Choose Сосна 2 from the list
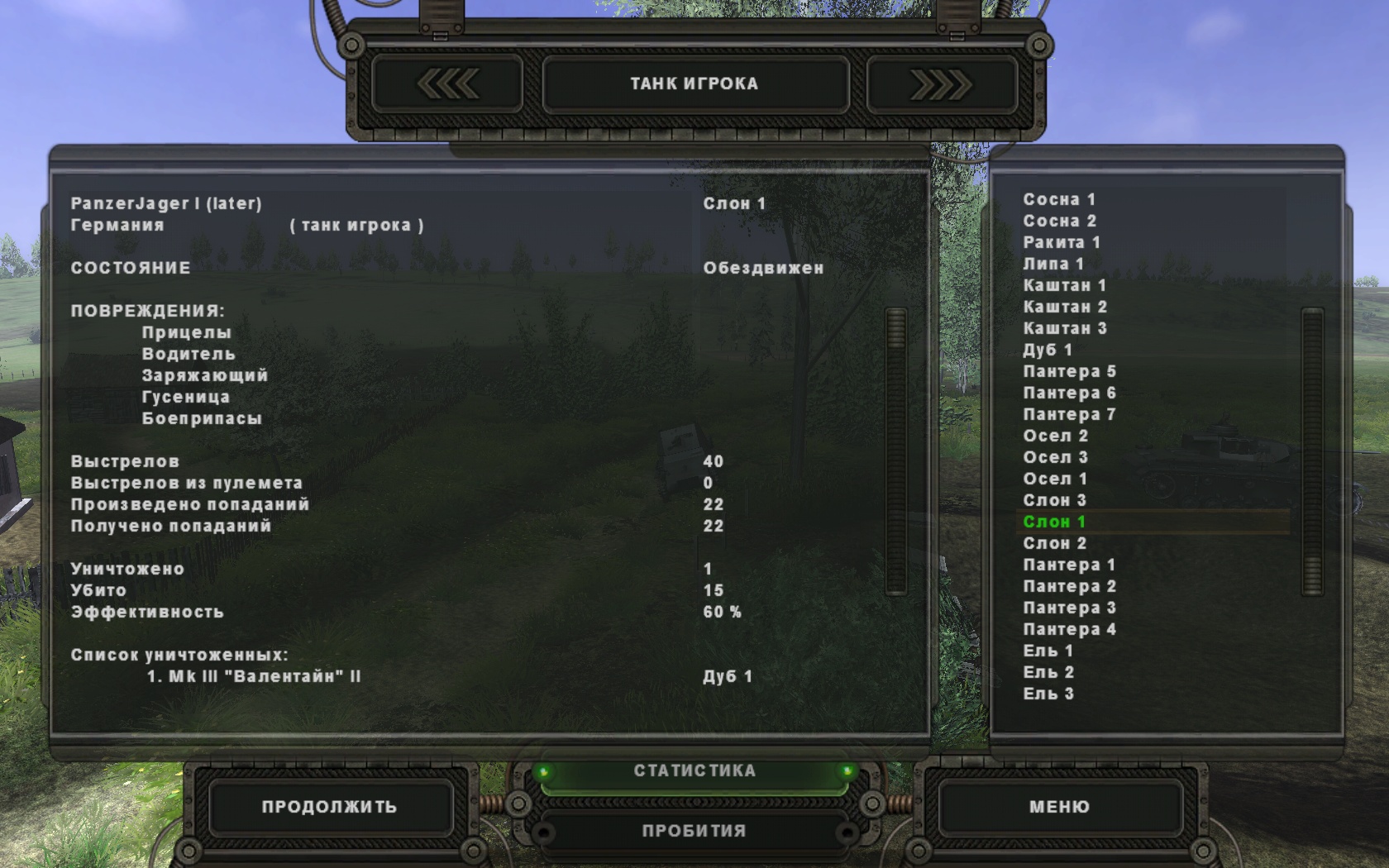 pos(1059,222)
